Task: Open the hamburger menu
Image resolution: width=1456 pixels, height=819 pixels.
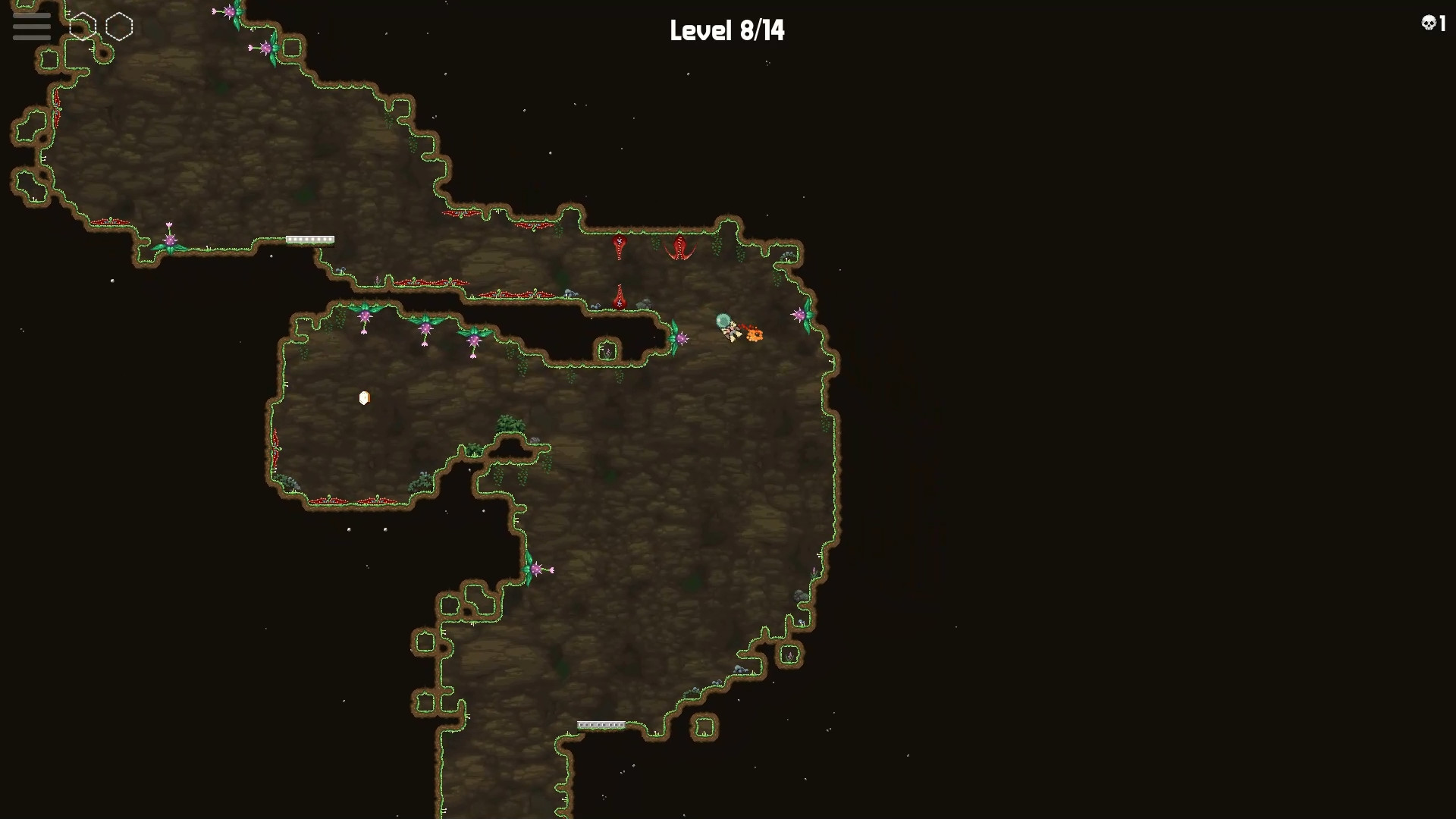Action: coord(30,27)
